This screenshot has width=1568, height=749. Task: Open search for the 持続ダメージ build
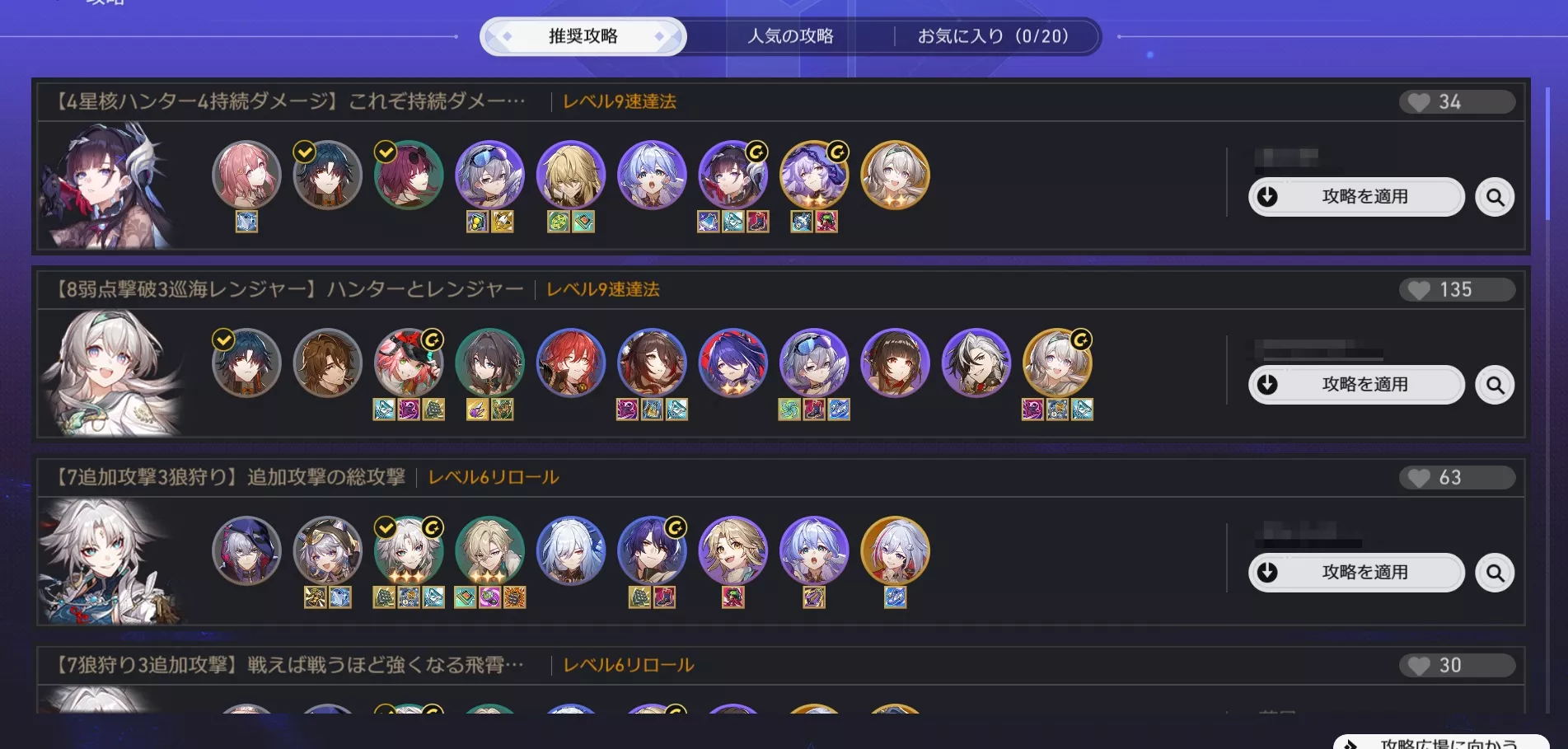(1495, 197)
